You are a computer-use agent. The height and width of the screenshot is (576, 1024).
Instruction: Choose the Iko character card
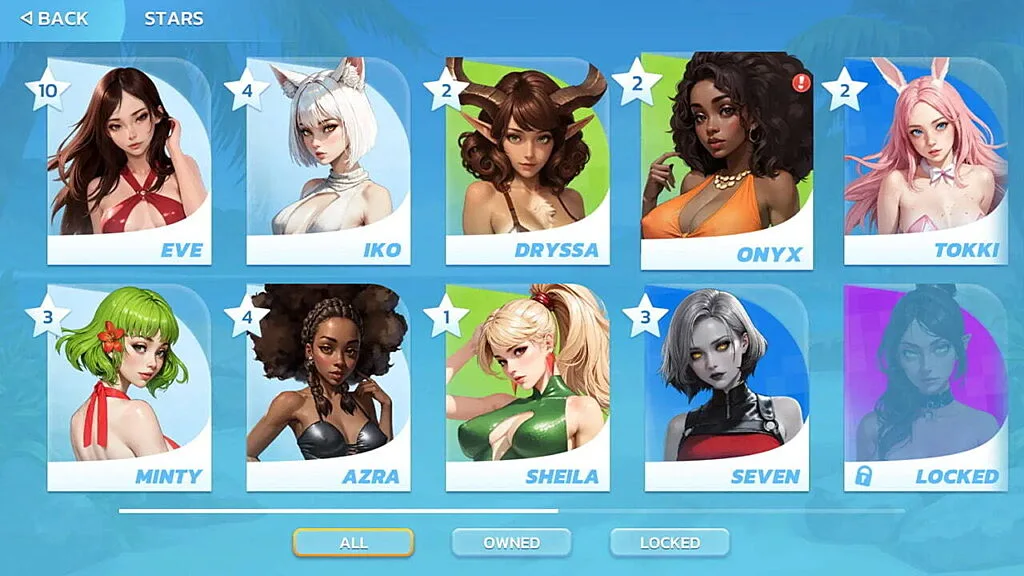tap(328, 162)
